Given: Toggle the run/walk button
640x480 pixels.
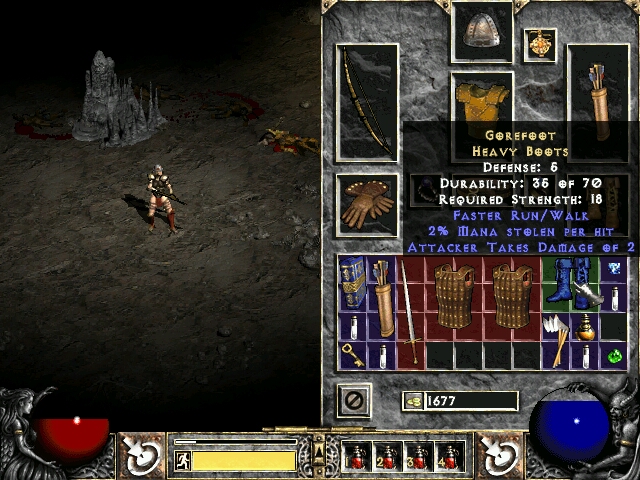Looking at the screenshot, I should [183, 460].
